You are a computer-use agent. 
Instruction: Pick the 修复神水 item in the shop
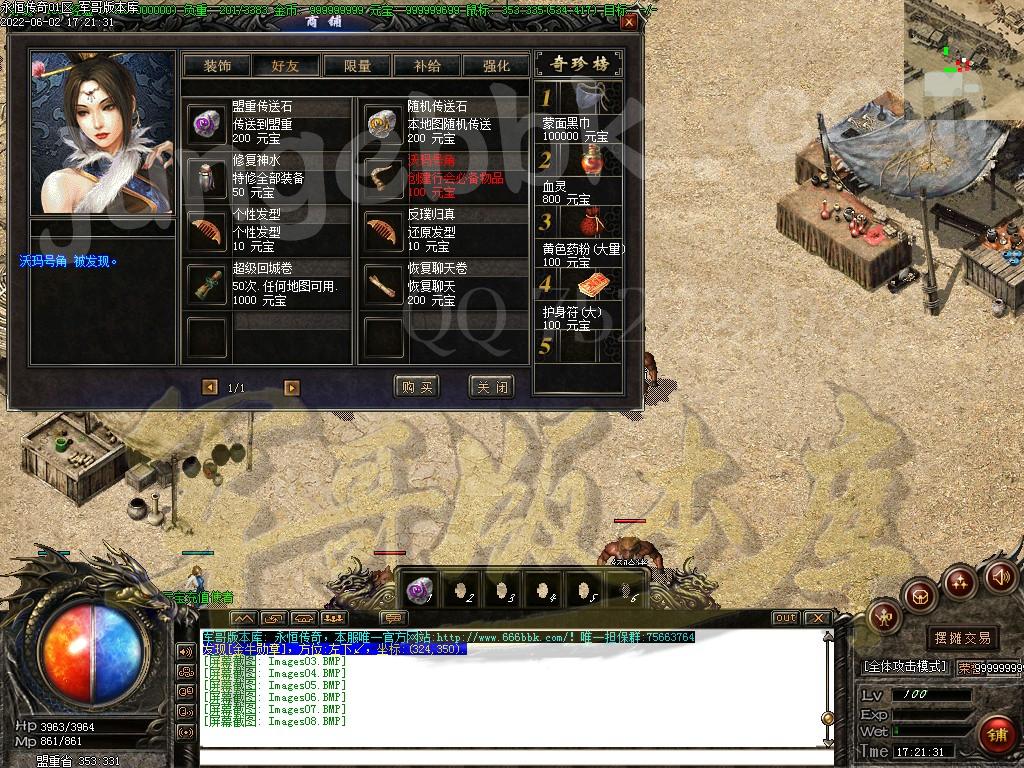point(208,178)
